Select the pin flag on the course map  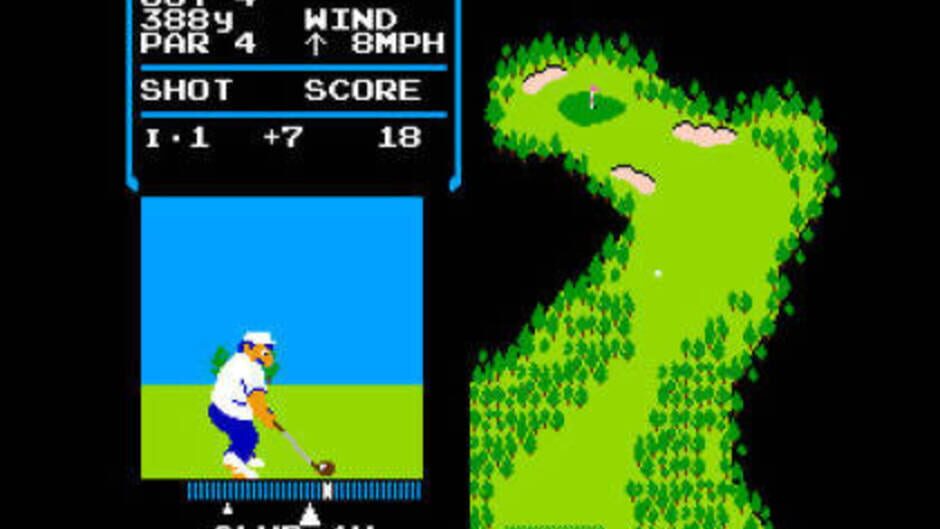tap(593, 96)
